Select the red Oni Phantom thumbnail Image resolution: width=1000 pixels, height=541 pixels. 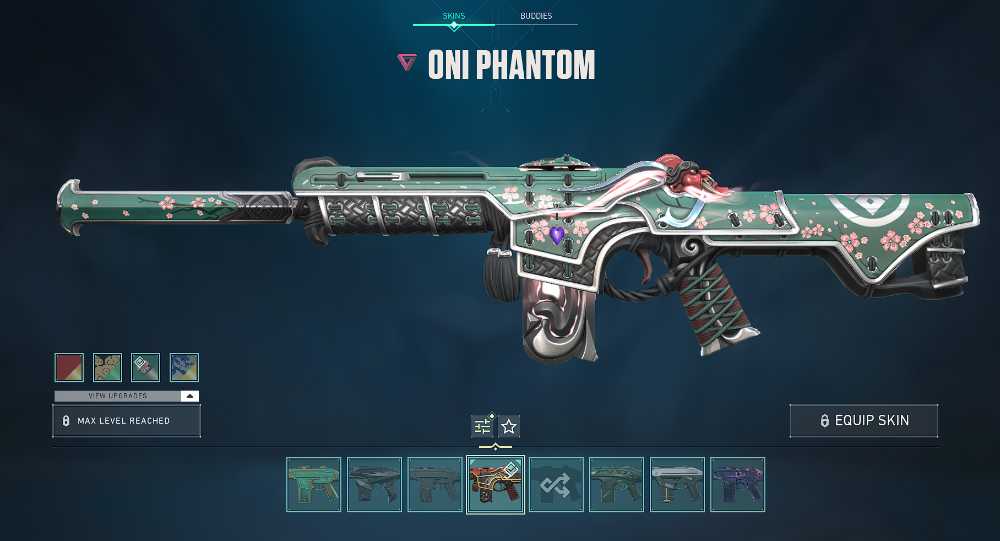coord(496,485)
